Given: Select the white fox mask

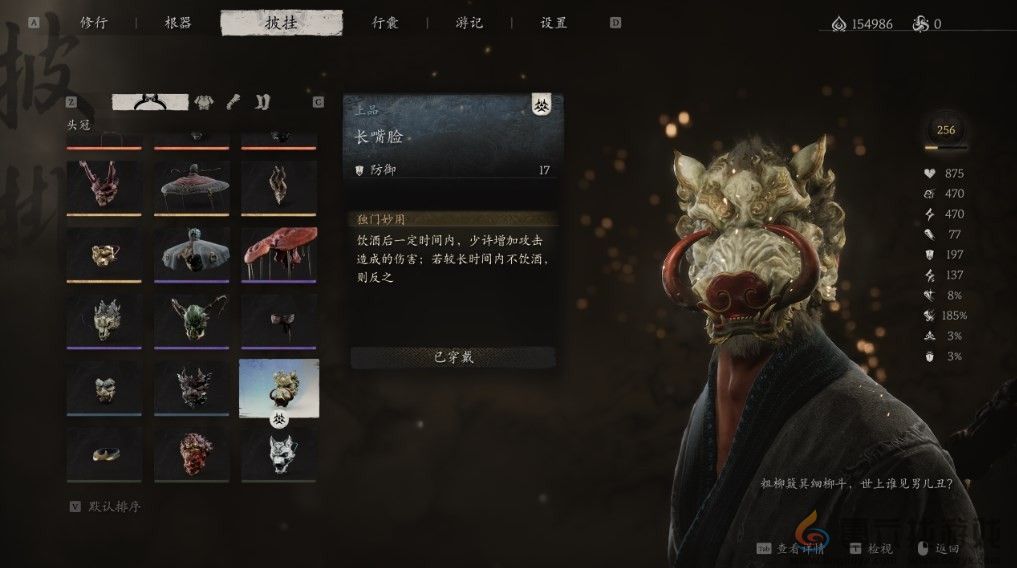Looking at the screenshot, I should coord(279,454).
